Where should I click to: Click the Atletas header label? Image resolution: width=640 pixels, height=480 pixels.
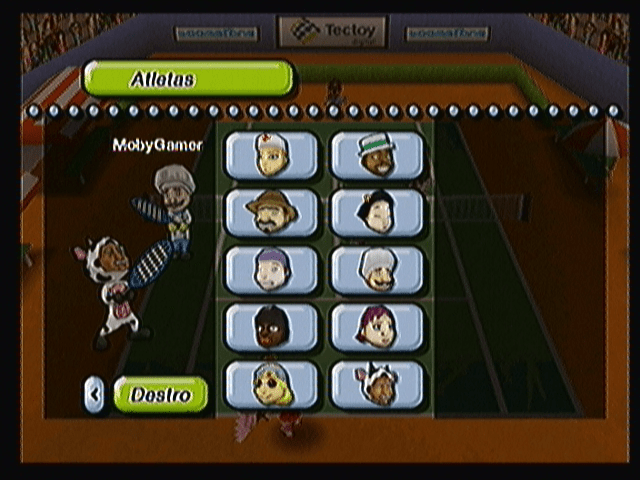pos(188,78)
